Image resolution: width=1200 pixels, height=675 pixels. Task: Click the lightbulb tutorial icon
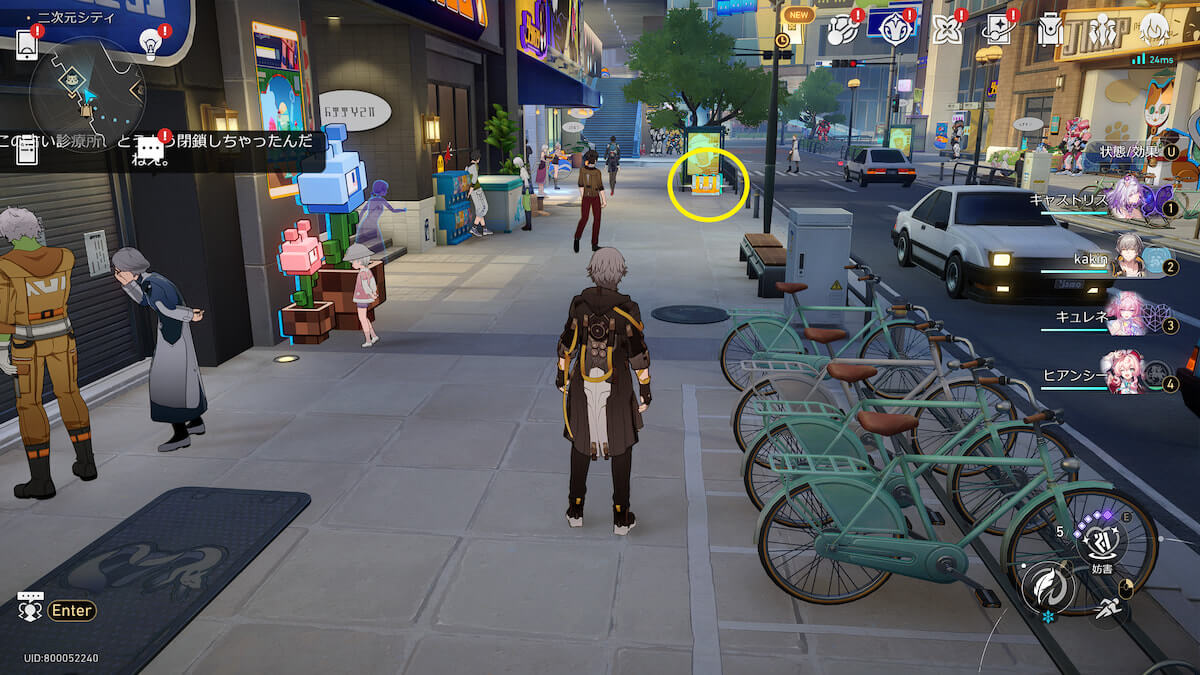coord(150,42)
